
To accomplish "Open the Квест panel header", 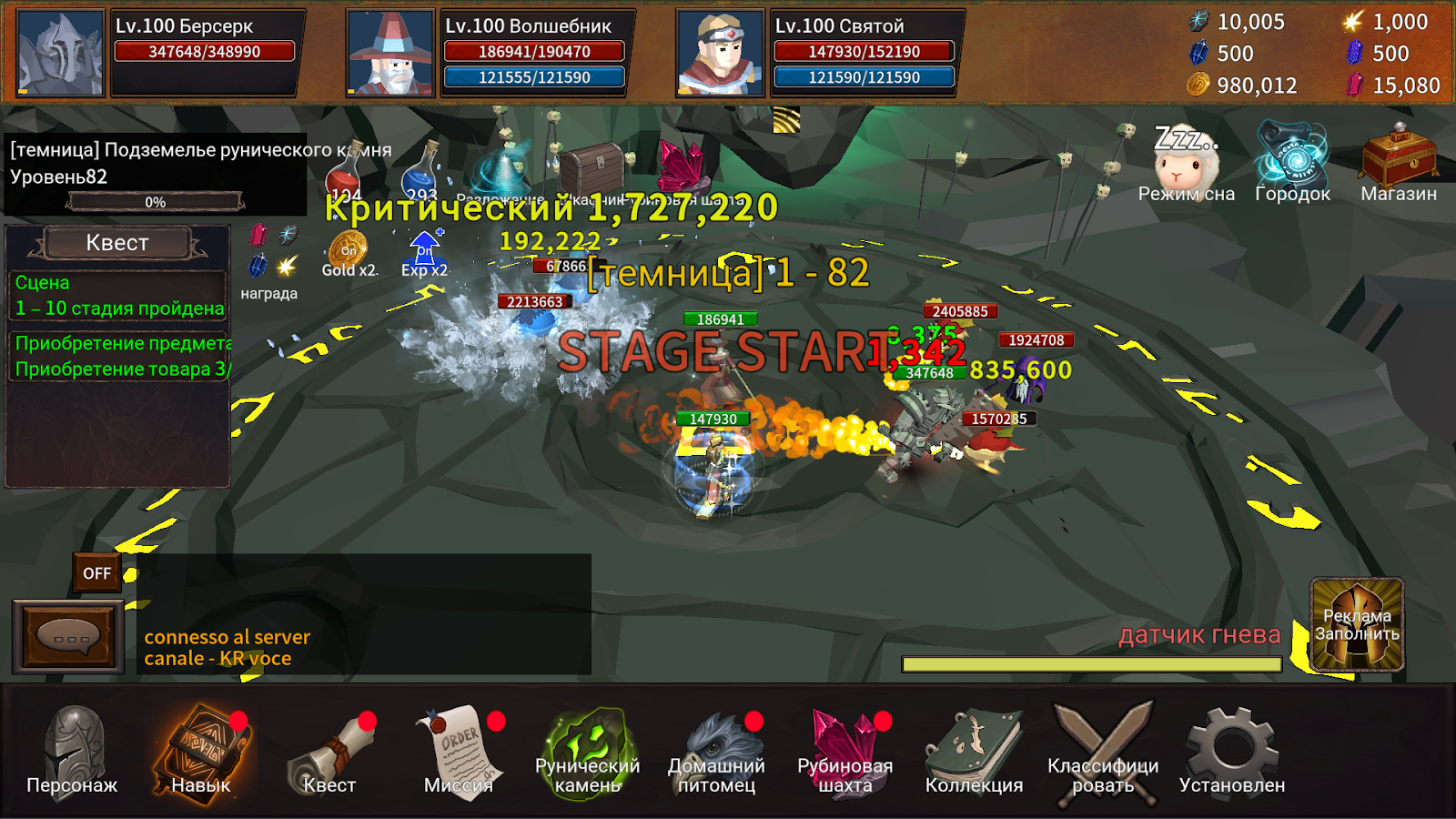I will (x=117, y=243).
